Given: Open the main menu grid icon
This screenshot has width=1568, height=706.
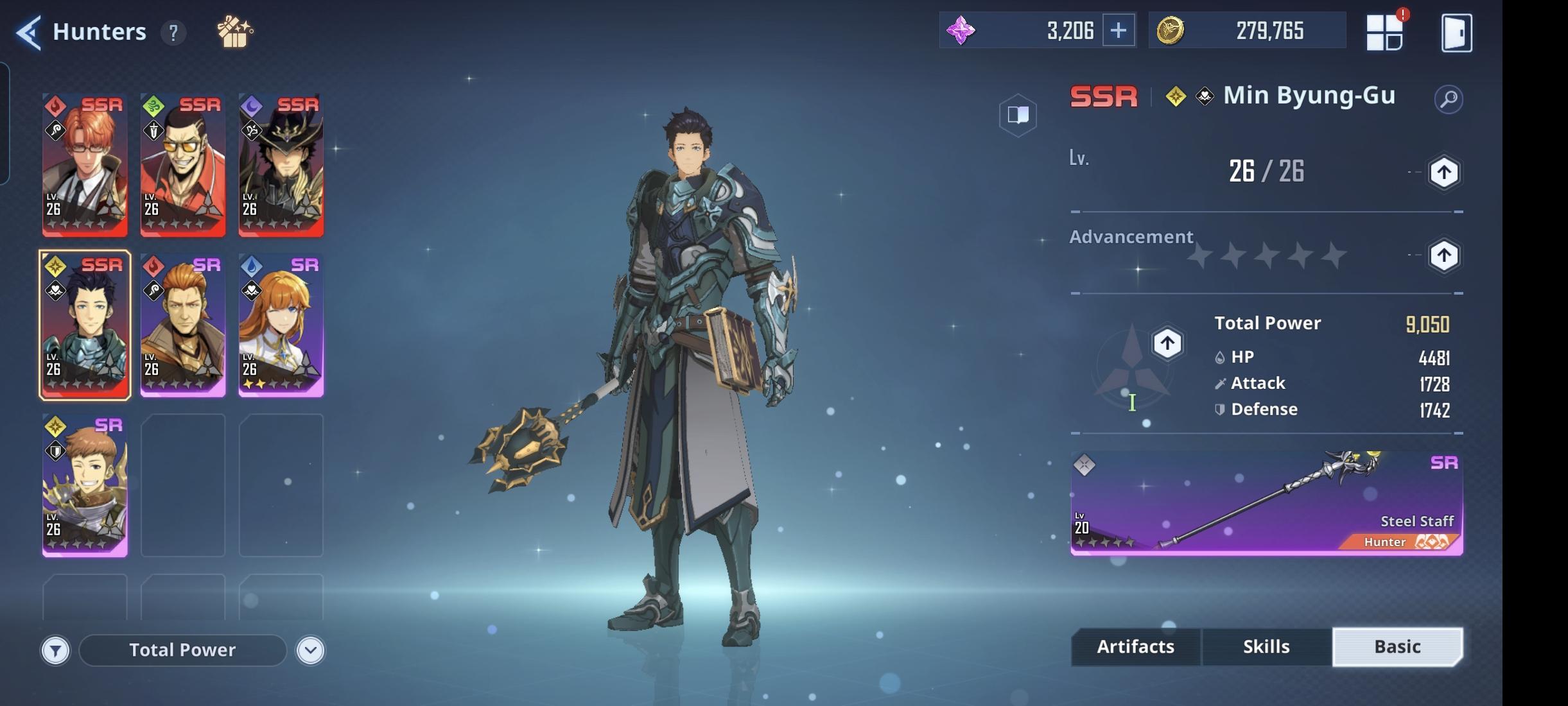Looking at the screenshot, I should [x=1384, y=32].
